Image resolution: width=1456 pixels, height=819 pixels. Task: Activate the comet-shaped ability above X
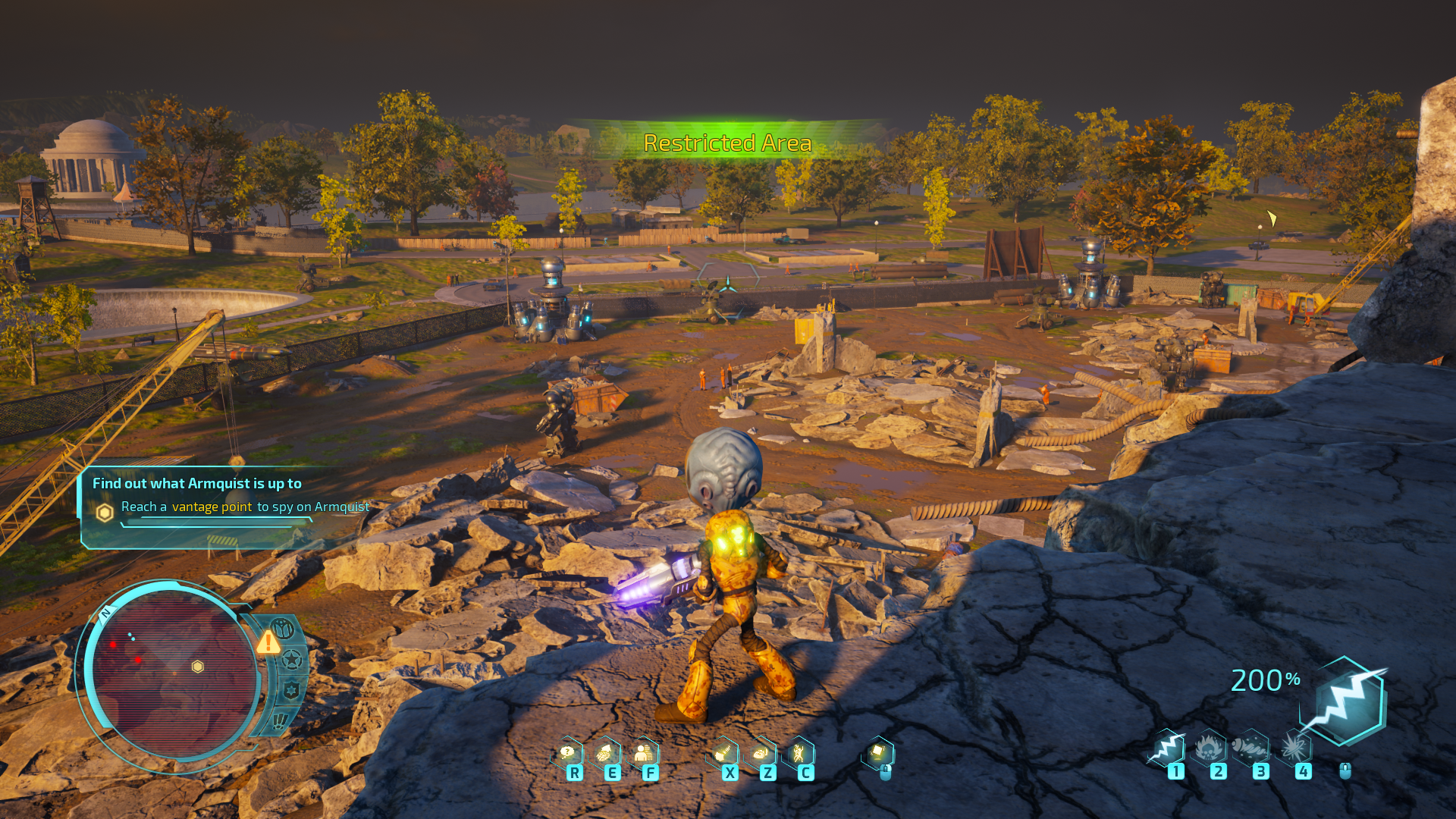723,753
